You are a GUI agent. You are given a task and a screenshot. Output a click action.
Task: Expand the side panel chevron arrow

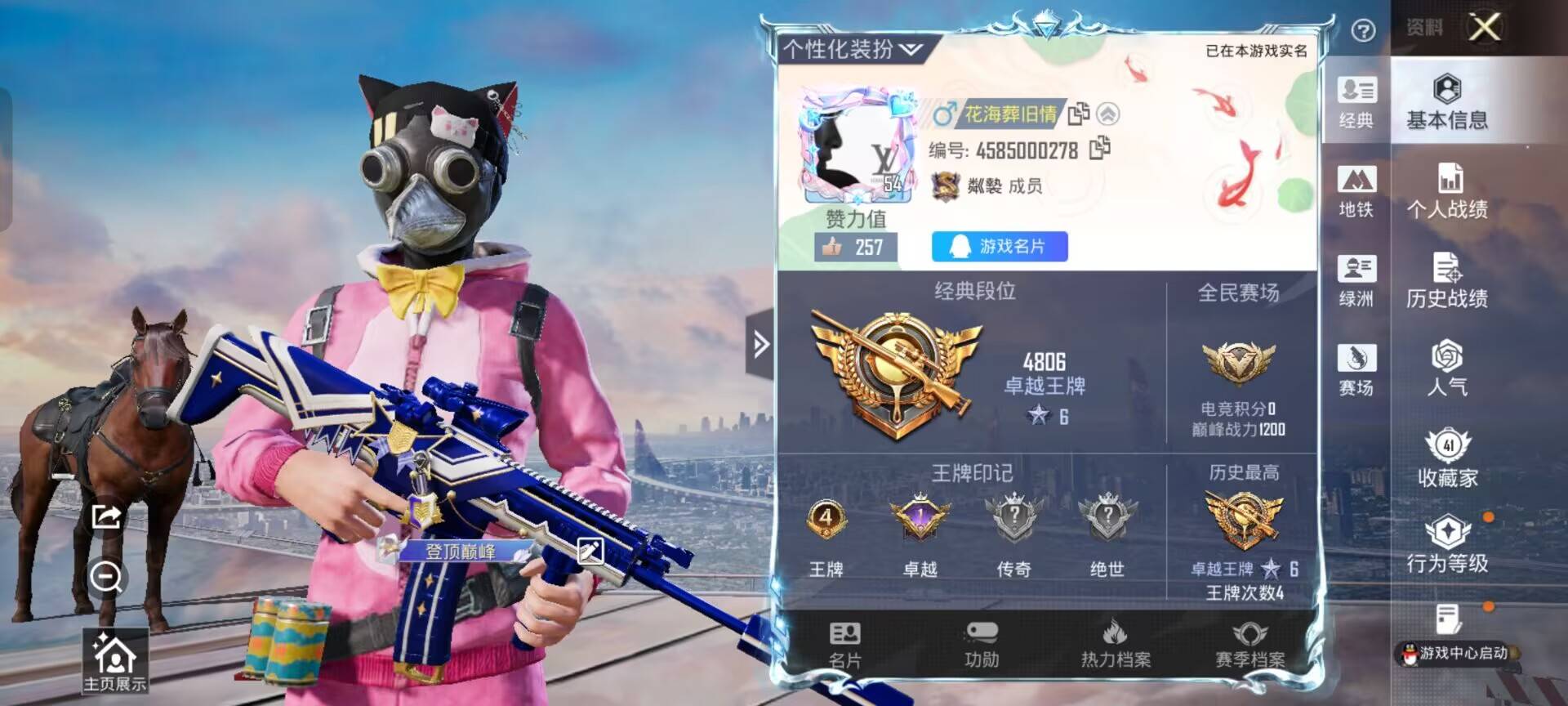pyautogui.click(x=761, y=344)
